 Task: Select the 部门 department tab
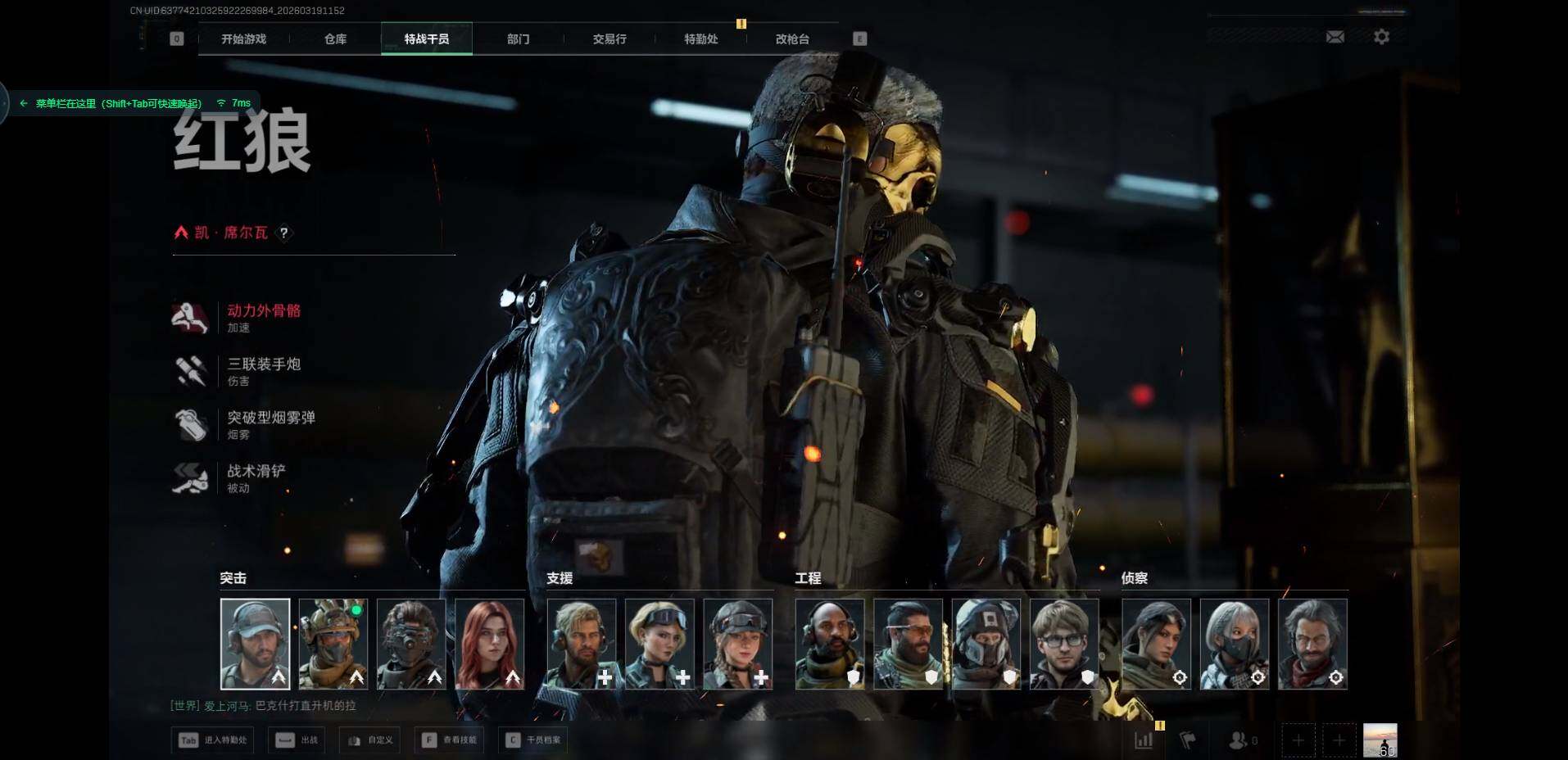point(518,39)
